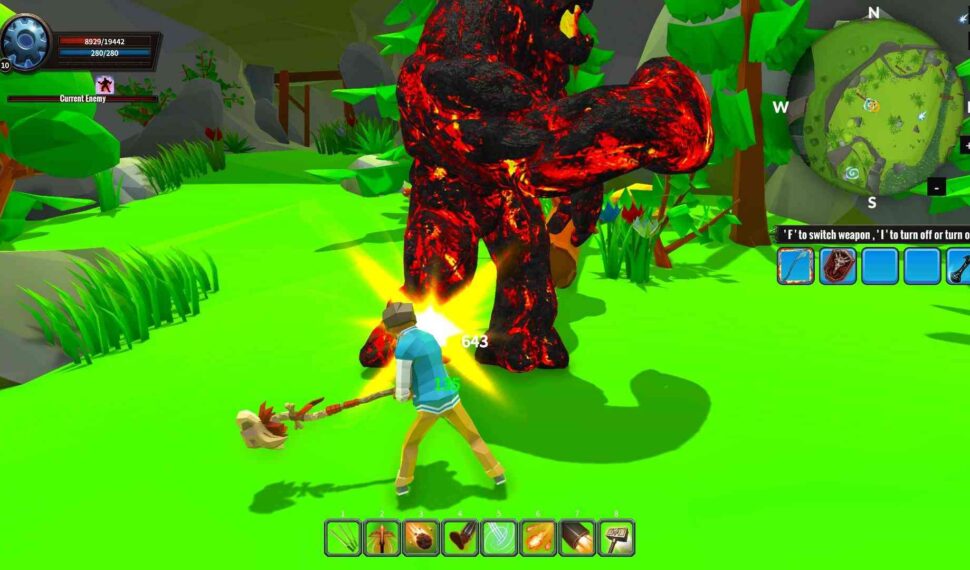Image resolution: width=970 pixels, height=570 pixels.
Task: Activate the white swirl skill in slot 5
Action: click(499, 538)
